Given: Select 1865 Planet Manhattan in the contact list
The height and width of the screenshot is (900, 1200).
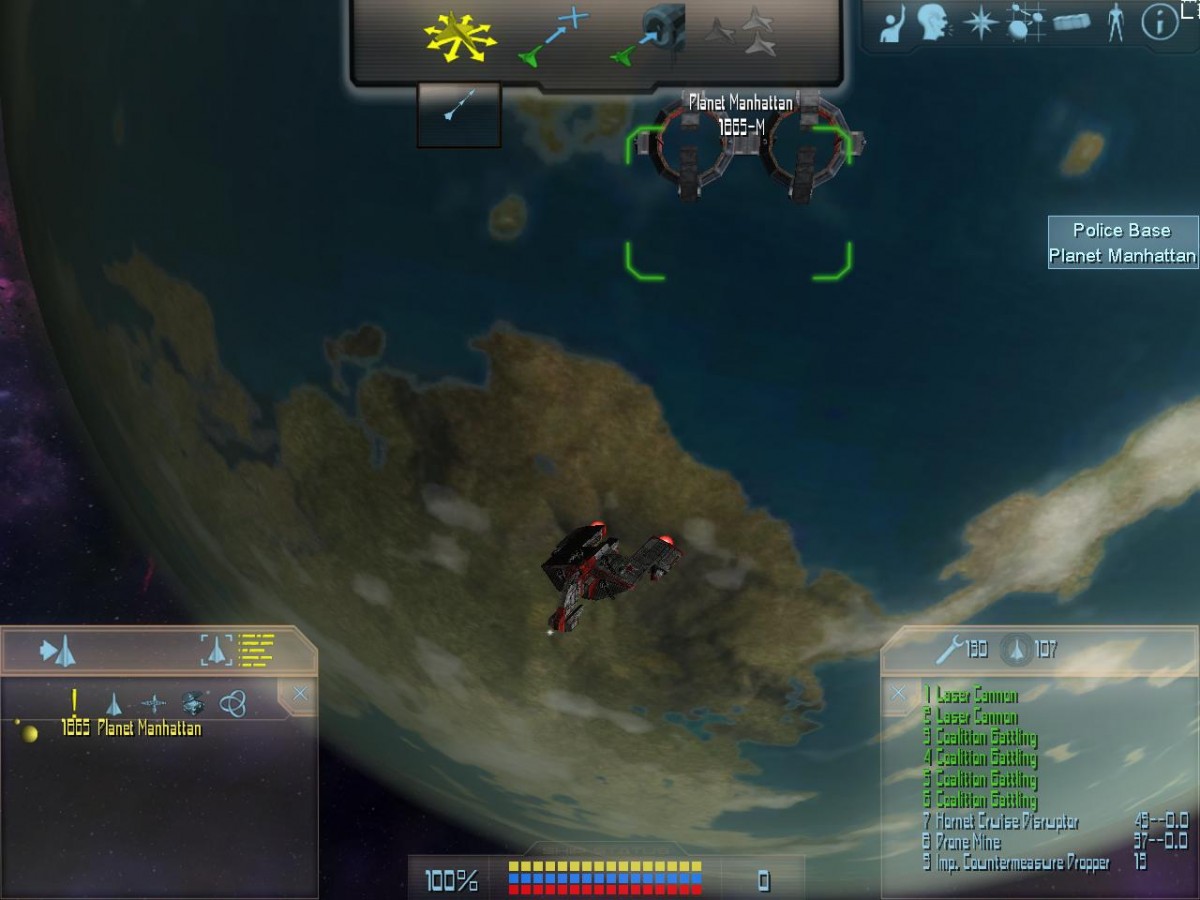Looking at the screenshot, I should coord(131,729).
